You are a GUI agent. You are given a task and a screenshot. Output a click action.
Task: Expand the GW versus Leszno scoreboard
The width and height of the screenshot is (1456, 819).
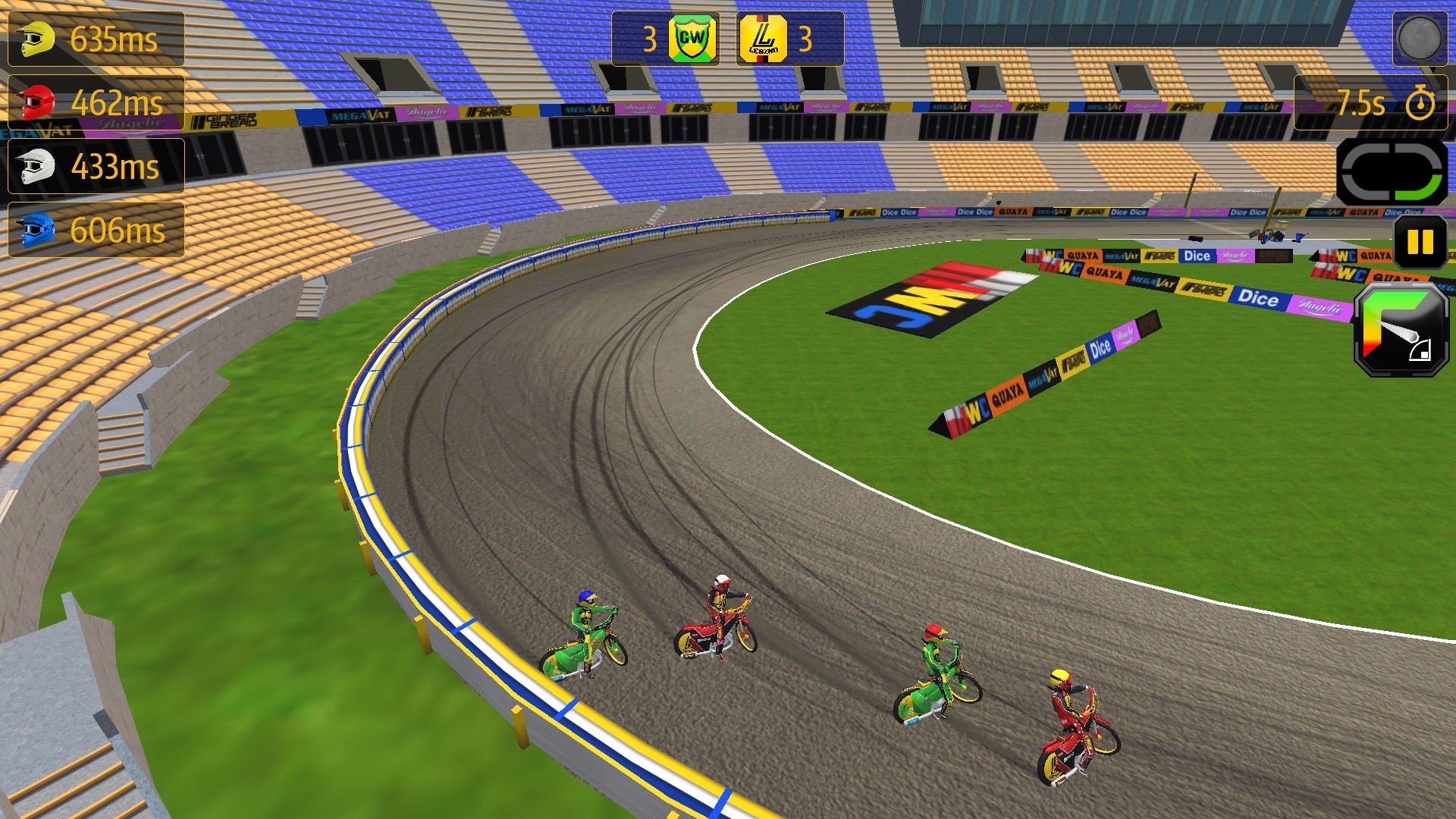point(726,36)
